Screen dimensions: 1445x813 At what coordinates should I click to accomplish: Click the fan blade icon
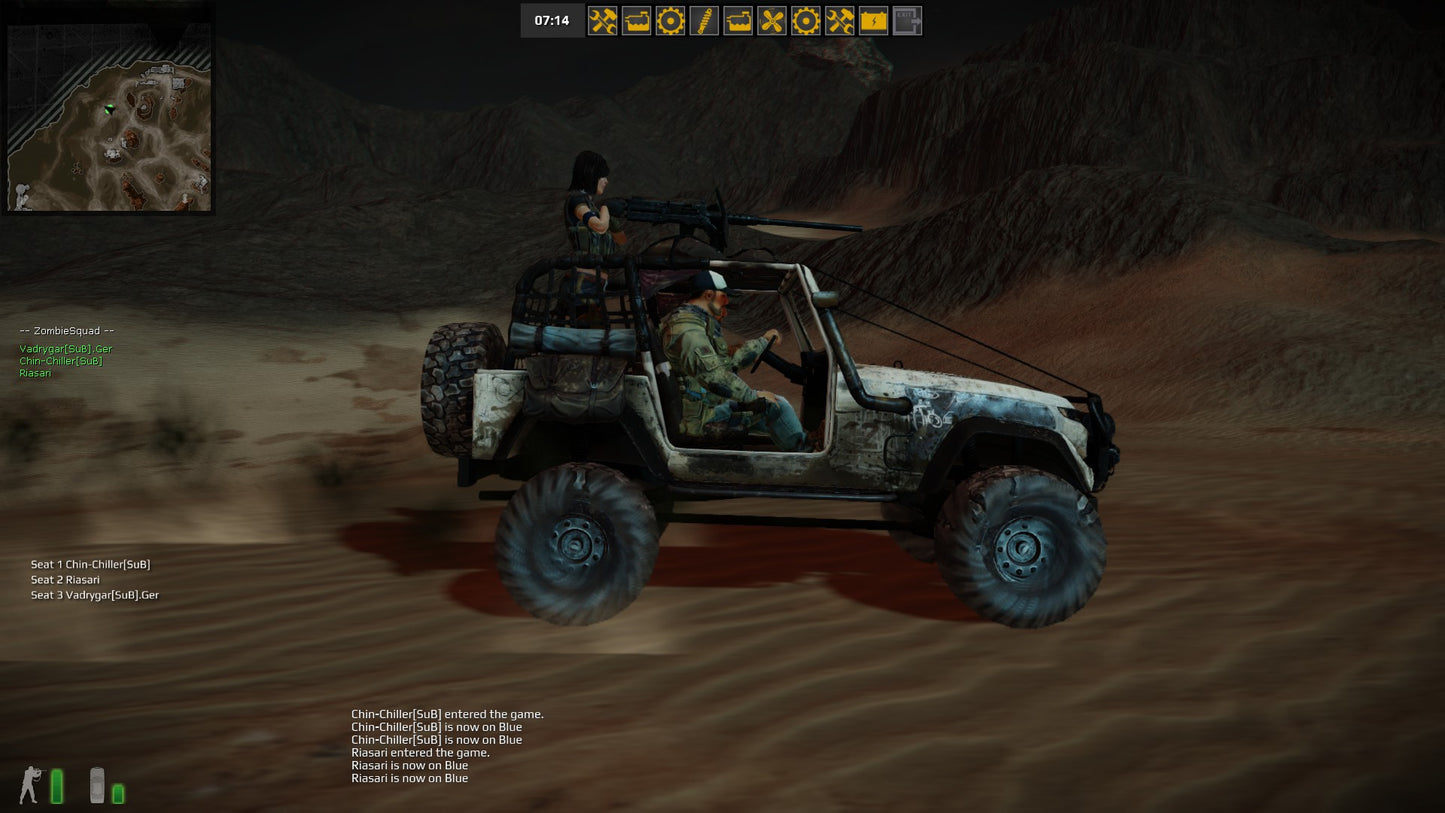[772, 21]
